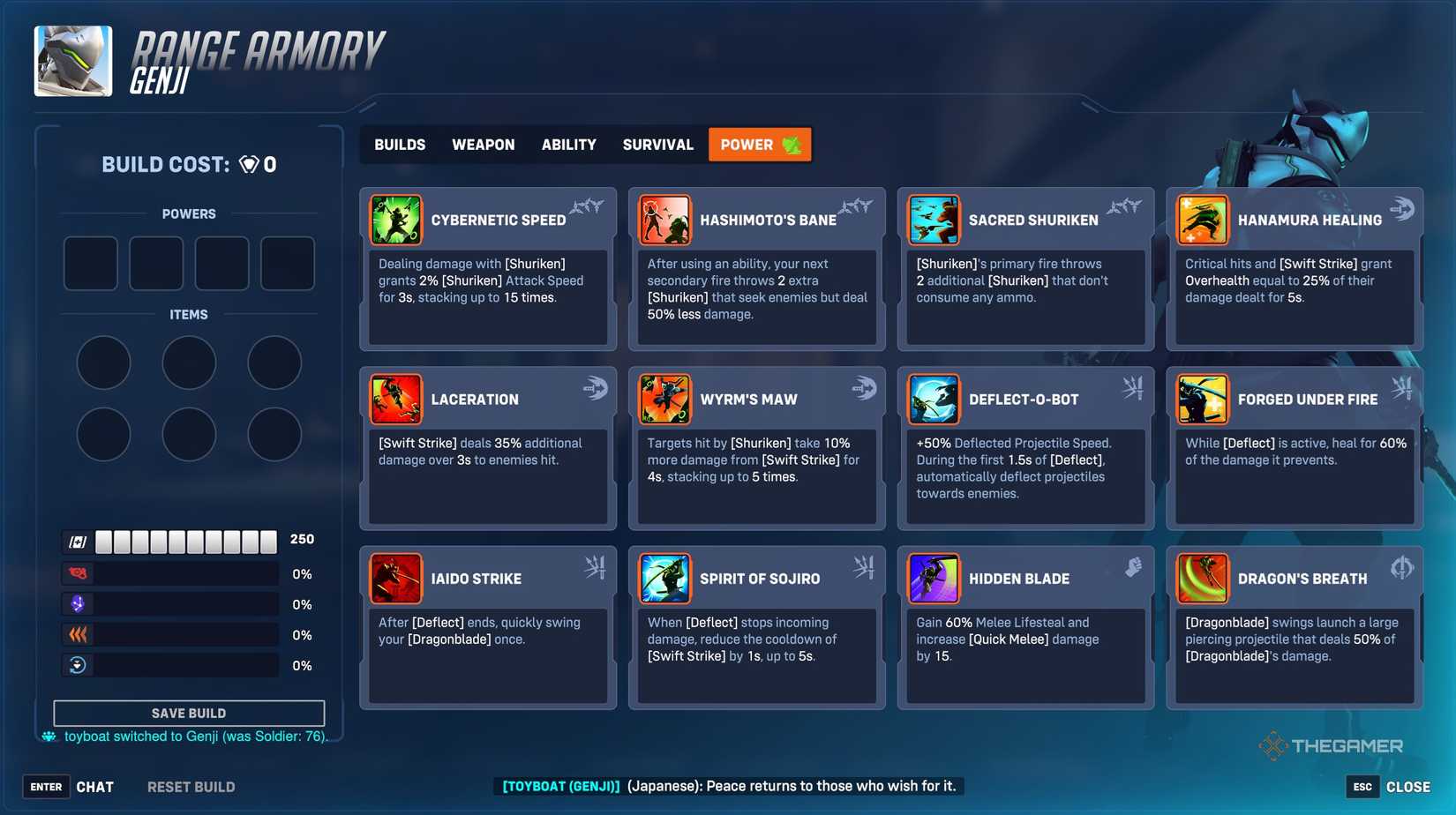
Task: Open the Weapon category
Action: coord(484,144)
